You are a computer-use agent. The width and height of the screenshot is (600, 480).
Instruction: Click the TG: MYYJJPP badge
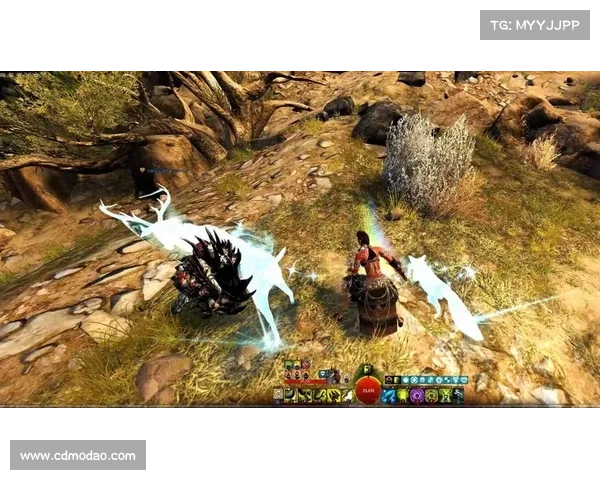click(535, 24)
